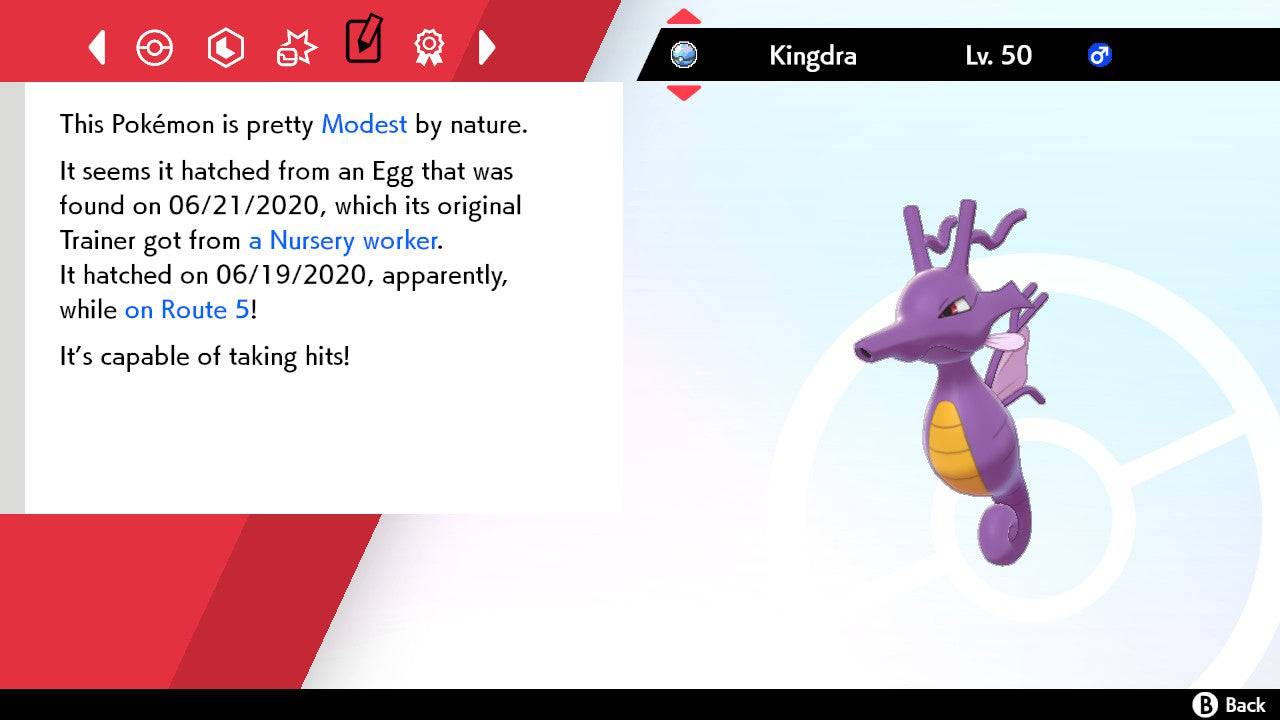Open the hexagon stats page icon
Screen dimensions: 1280x720
pos(226,47)
